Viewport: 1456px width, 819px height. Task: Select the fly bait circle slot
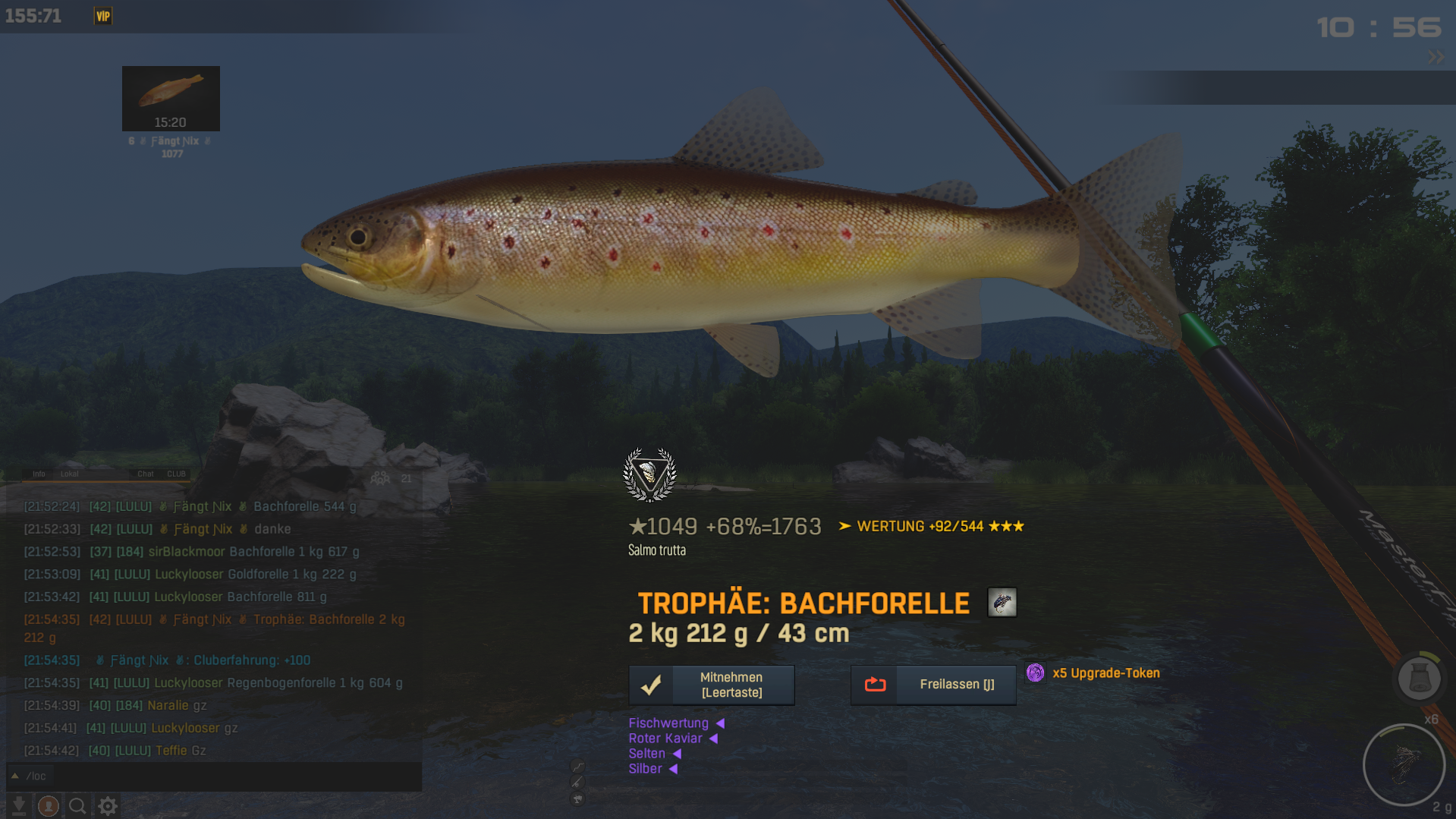pos(1404,764)
